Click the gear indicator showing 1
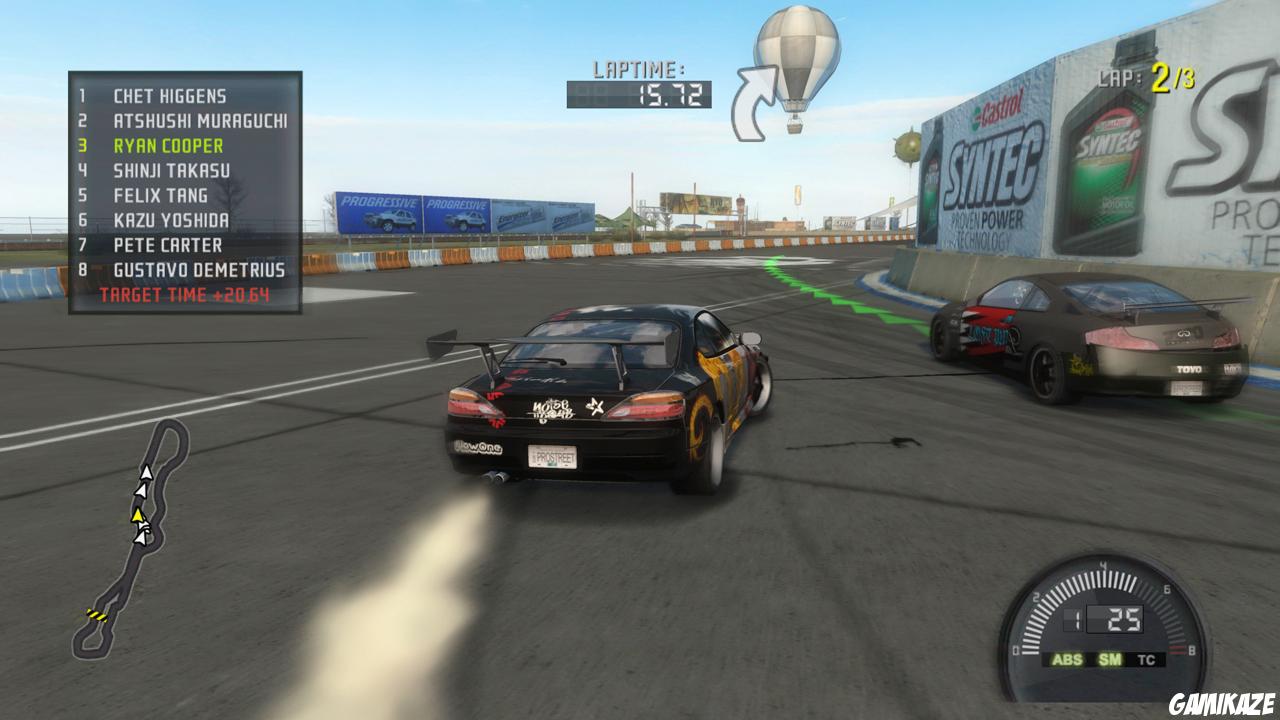This screenshot has width=1280, height=720. [x=1074, y=617]
